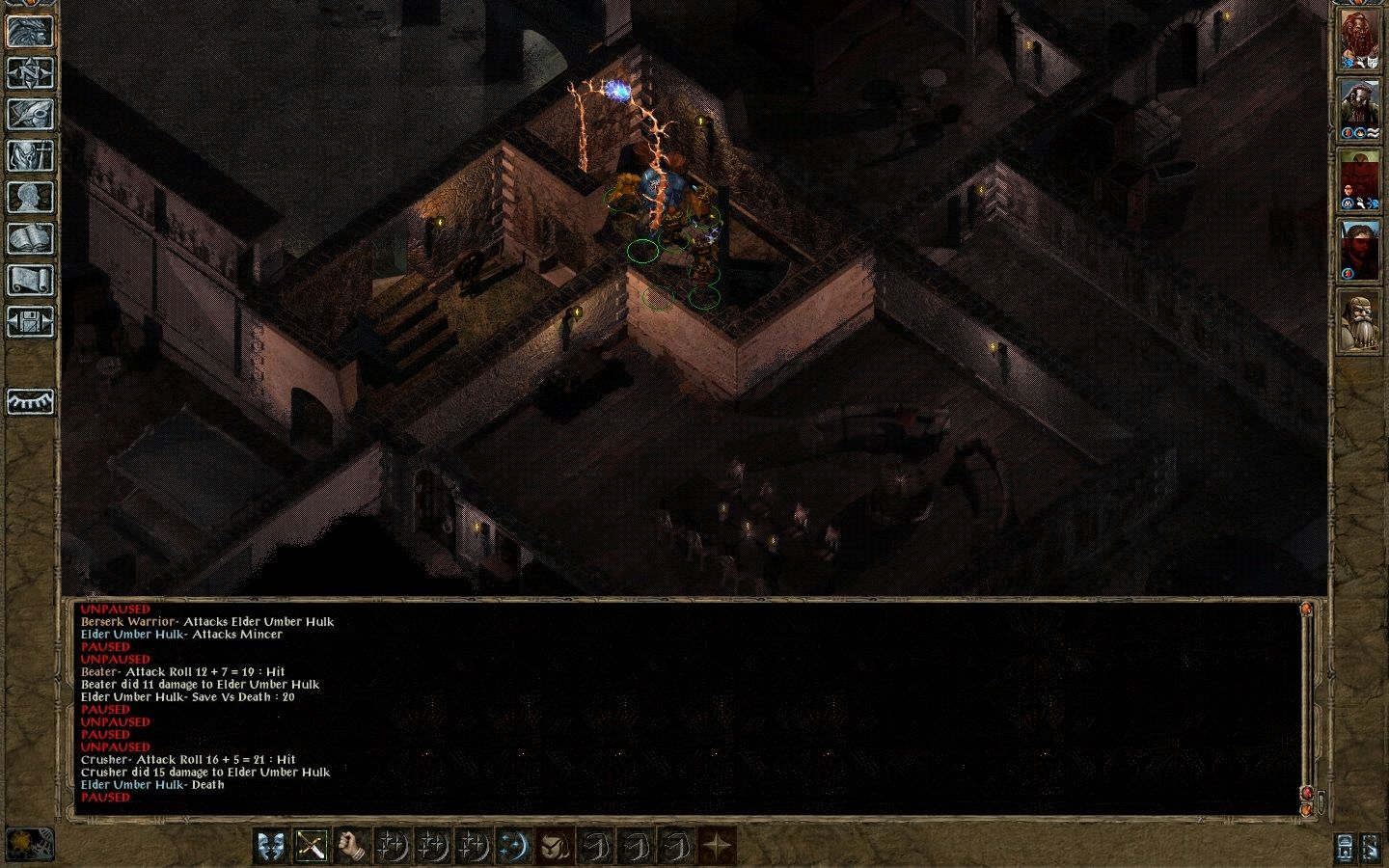Screen dimensions: 1389x868
Task: Select the red-bearded dwarf portrait at top
Action: [x=1359, y=41]
